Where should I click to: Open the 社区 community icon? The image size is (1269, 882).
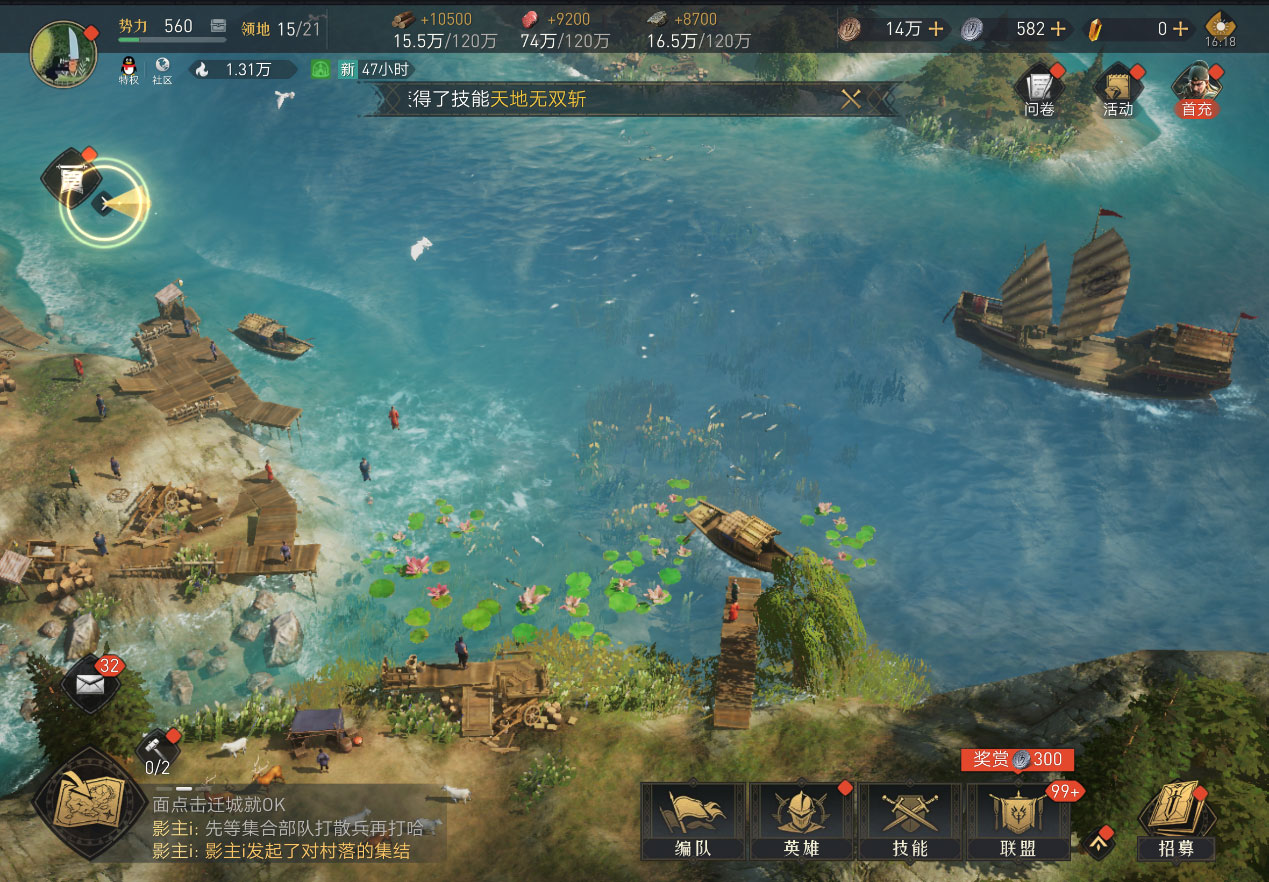coord(162,70)
